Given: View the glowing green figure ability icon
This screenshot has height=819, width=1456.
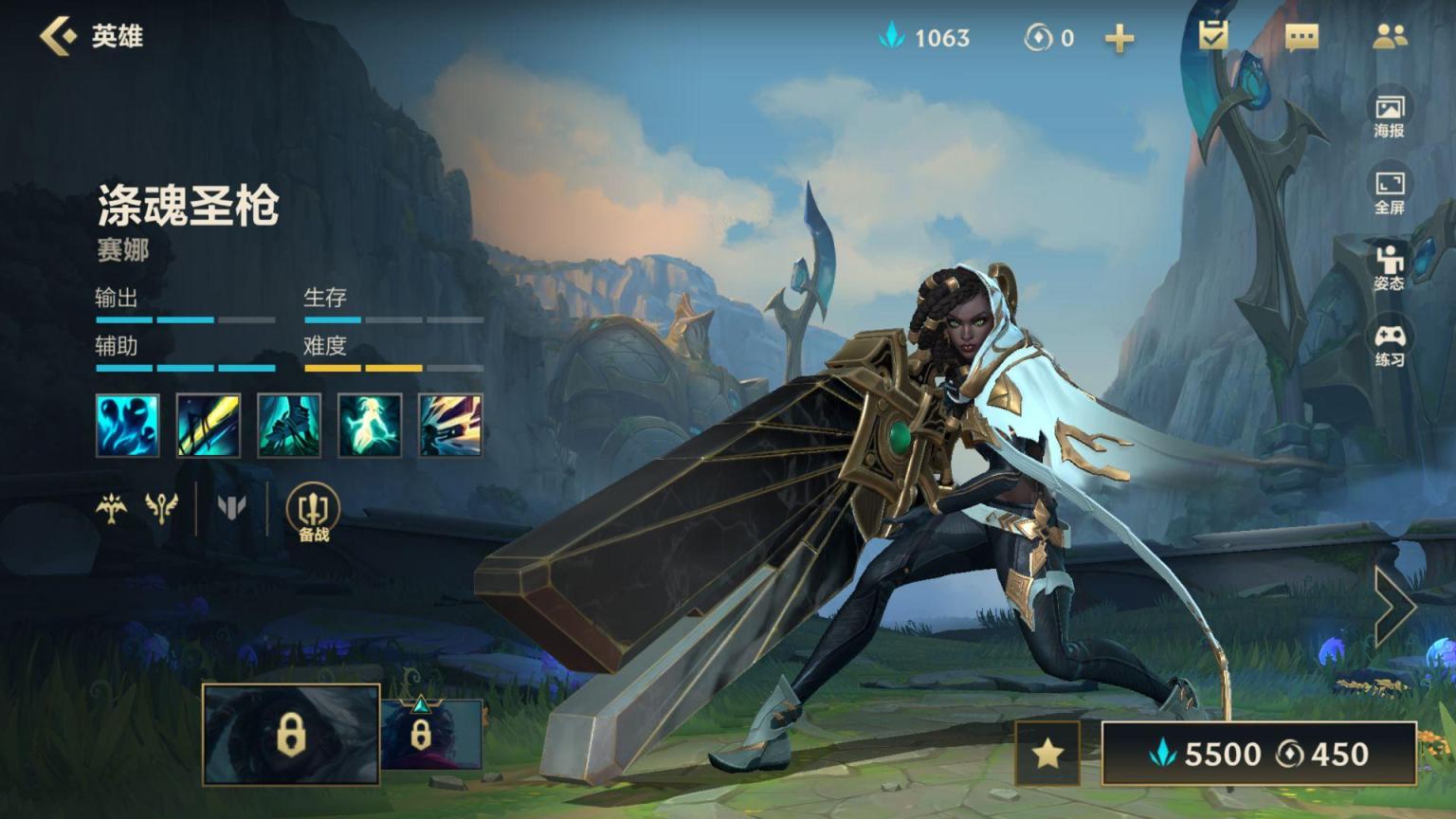Looking at the screenshot, I should point(370,426).
